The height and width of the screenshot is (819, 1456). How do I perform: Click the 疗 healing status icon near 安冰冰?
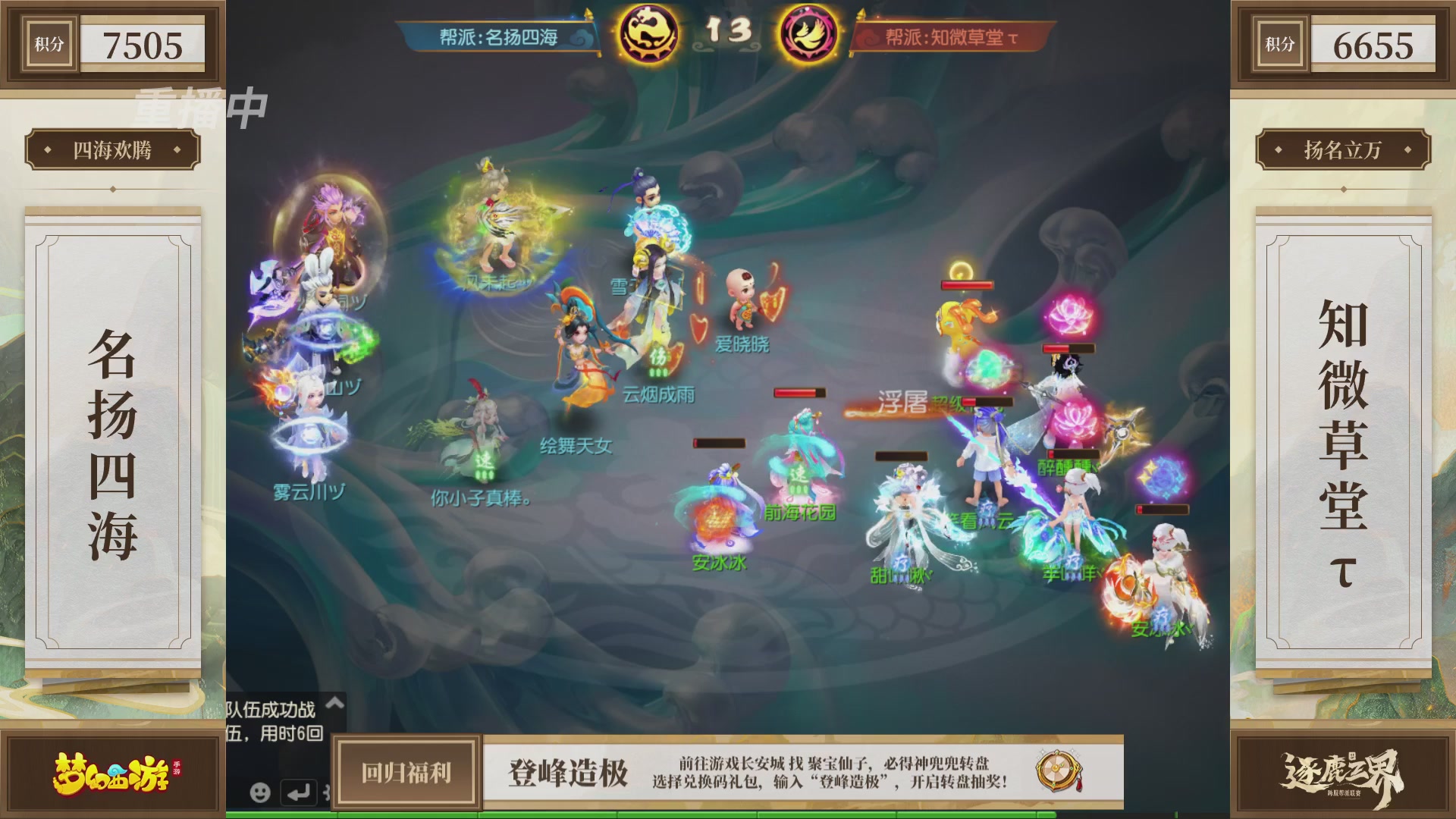point(1160,616)
